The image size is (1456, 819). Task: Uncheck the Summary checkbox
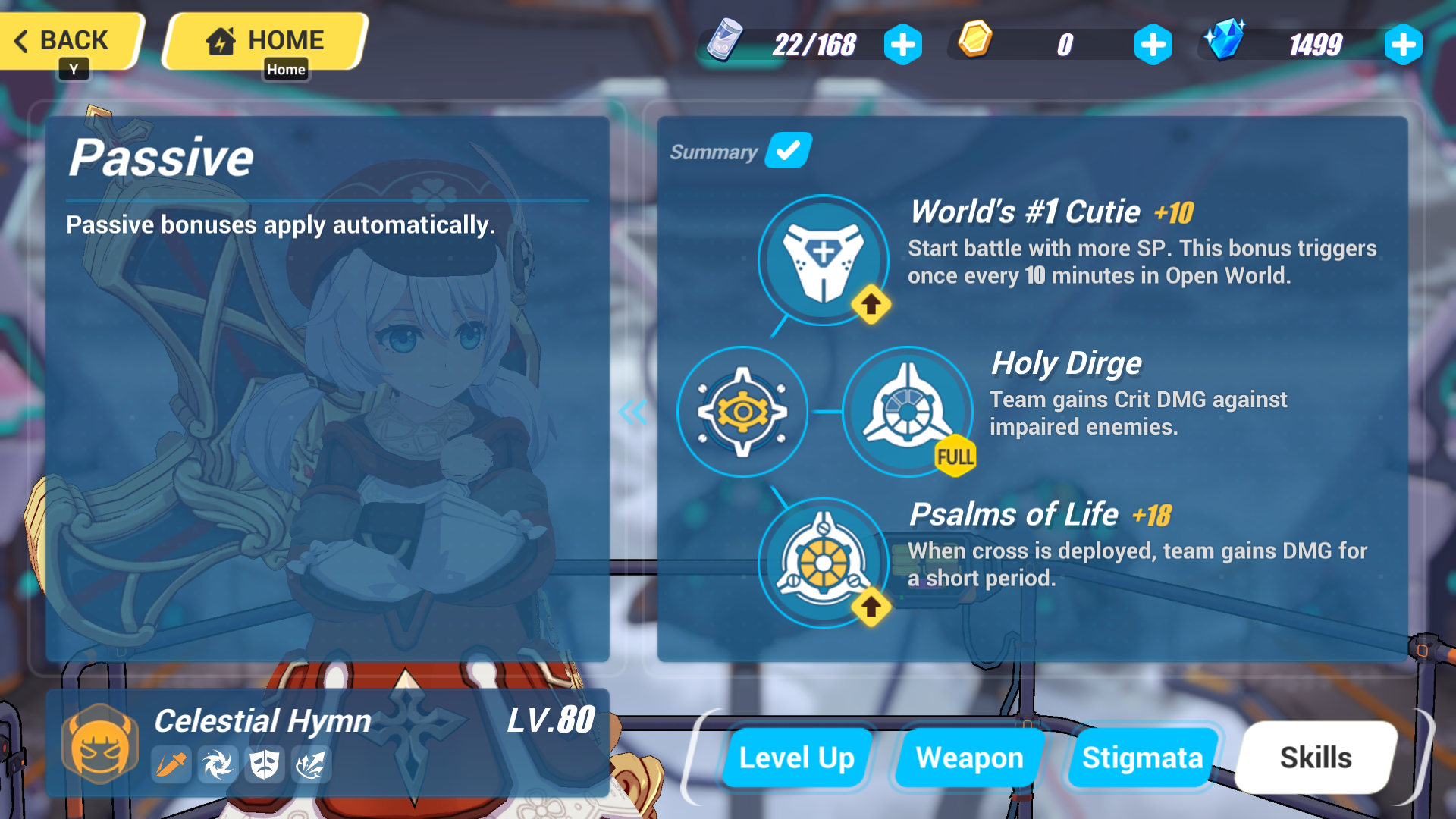click(x=788, y=151)
